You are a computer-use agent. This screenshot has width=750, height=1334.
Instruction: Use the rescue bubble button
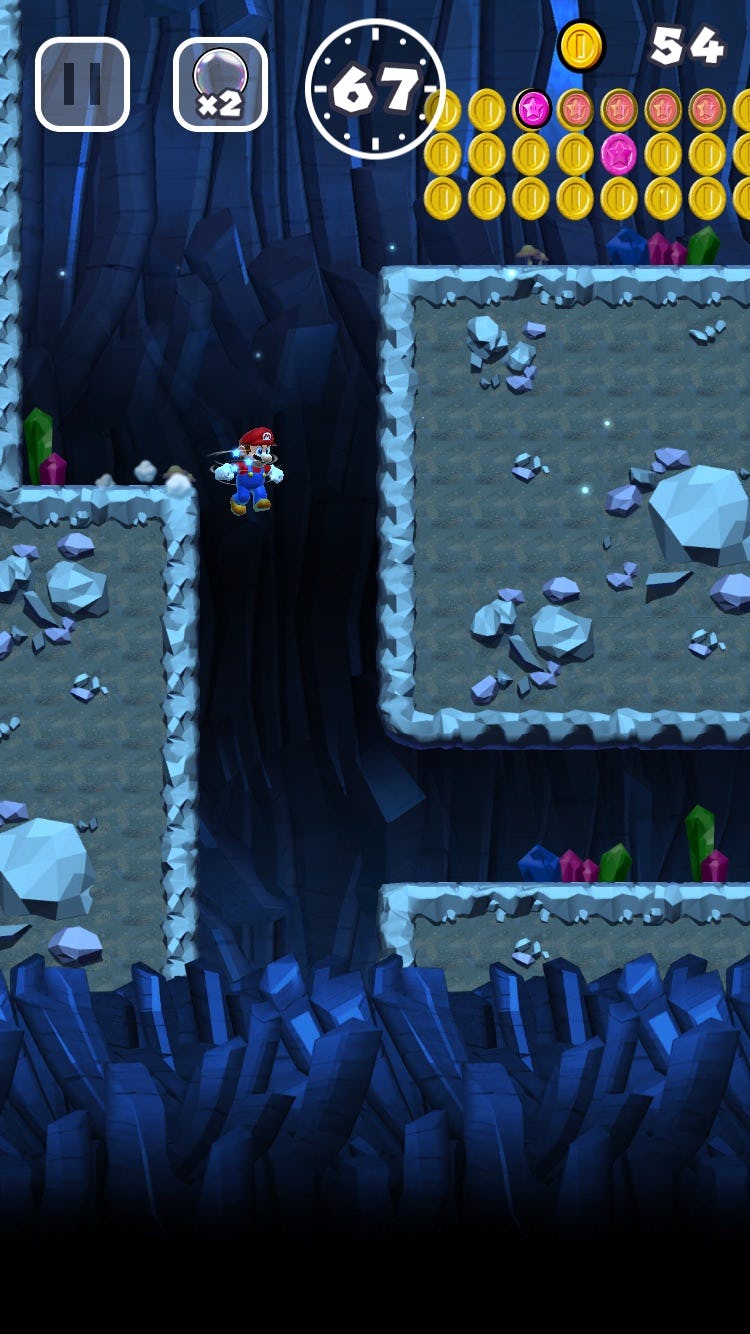click(220, 85)
